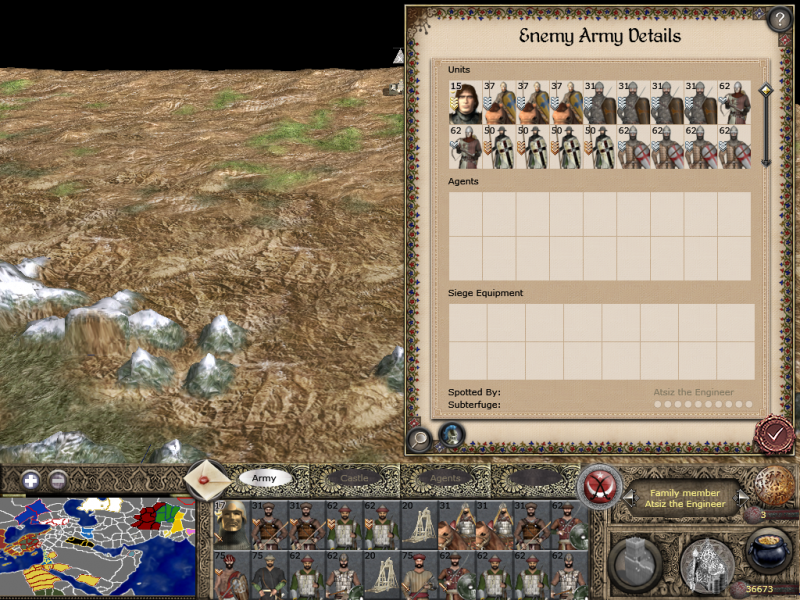Switch to the Castle tab
800x600 pixels.
click(354, 479)
